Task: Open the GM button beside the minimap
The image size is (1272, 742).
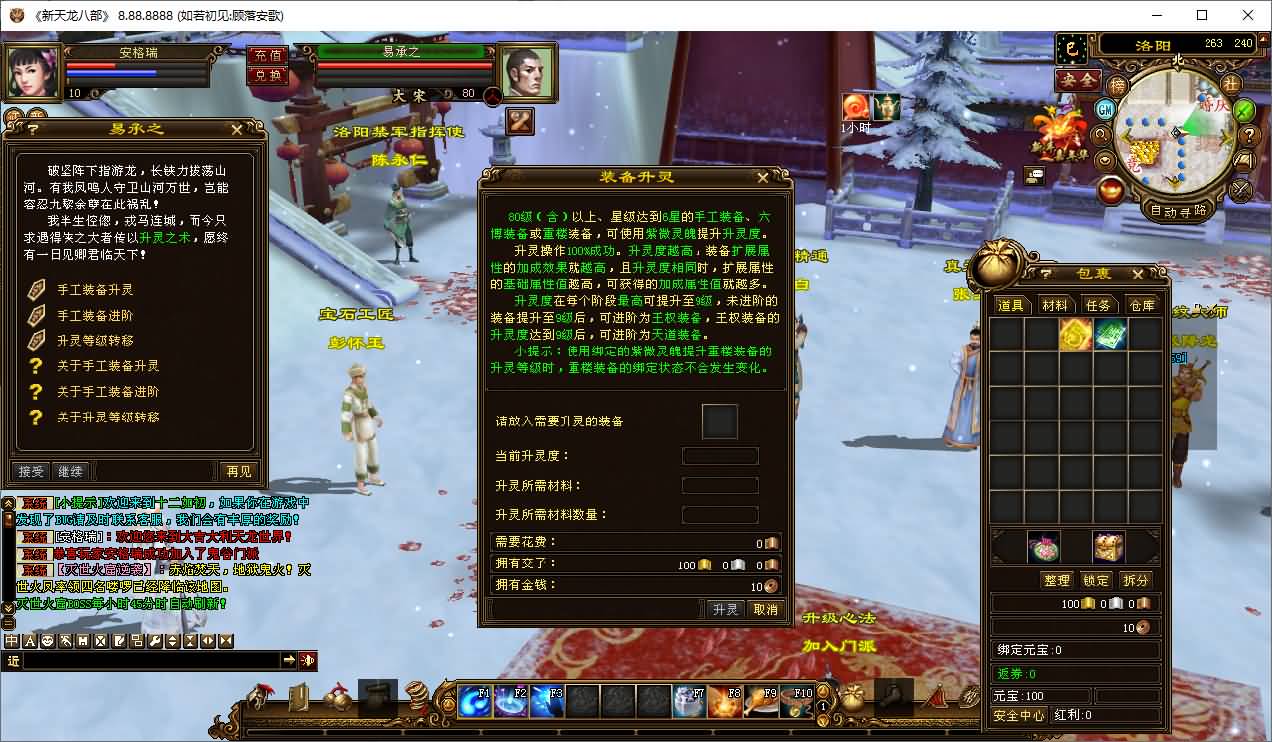Action: click(1106, 108)
